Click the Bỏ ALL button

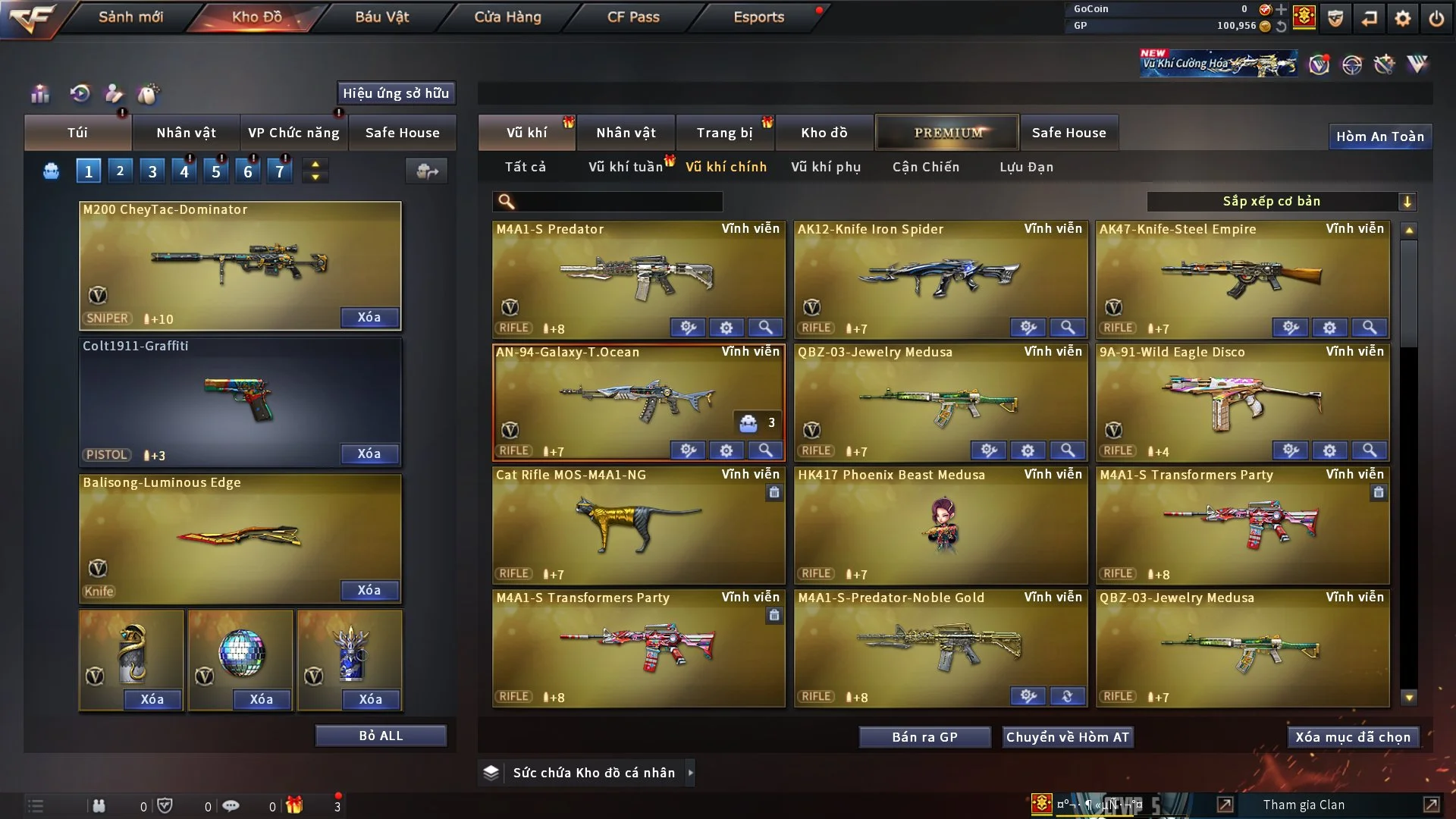click(x=381, y=736)
